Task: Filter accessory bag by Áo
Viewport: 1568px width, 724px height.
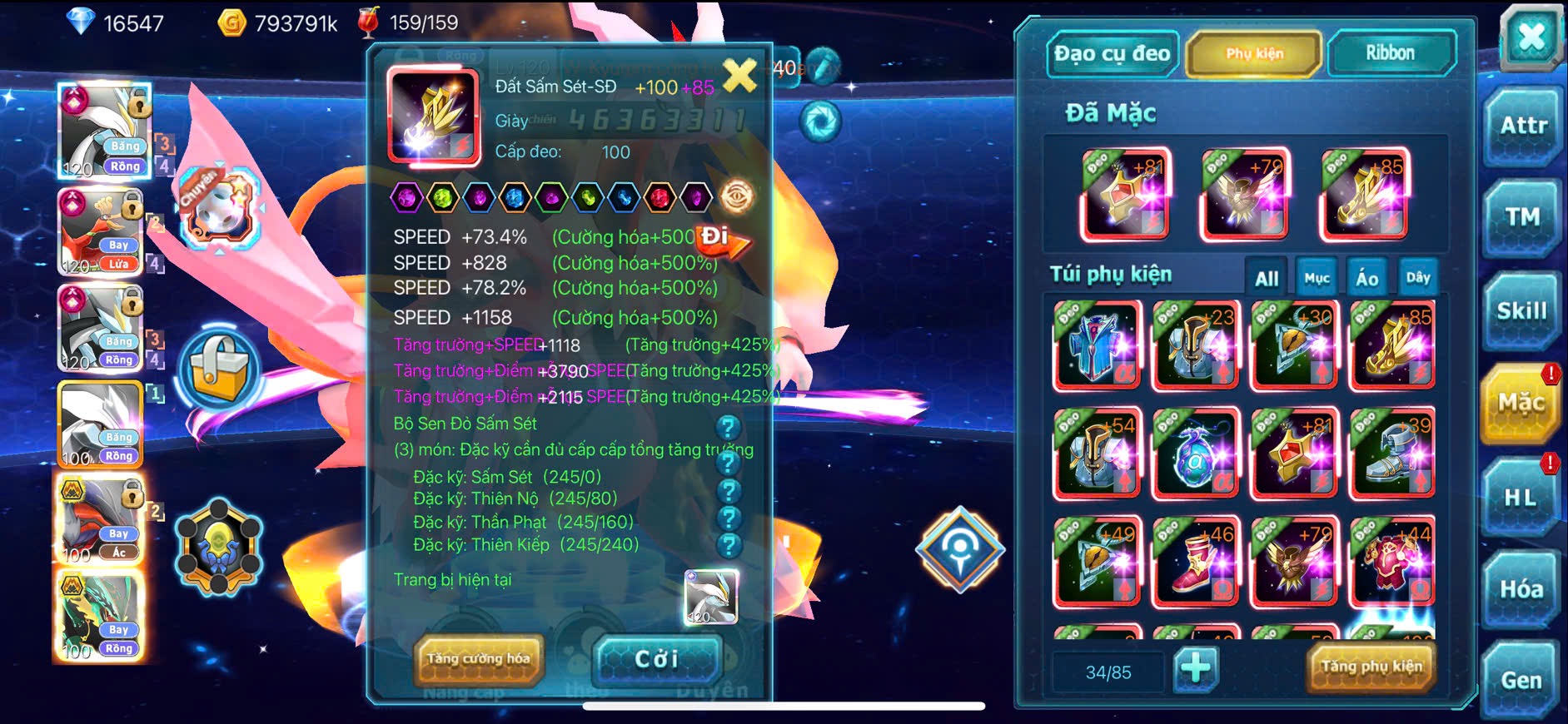Action: pyautogui.click(x=1366, y=279)
